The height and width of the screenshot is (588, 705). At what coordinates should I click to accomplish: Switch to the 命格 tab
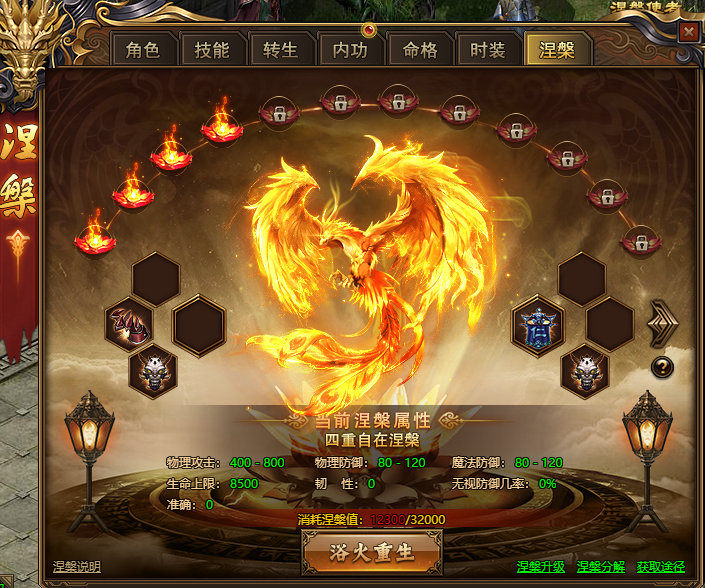tap(419, 50)
